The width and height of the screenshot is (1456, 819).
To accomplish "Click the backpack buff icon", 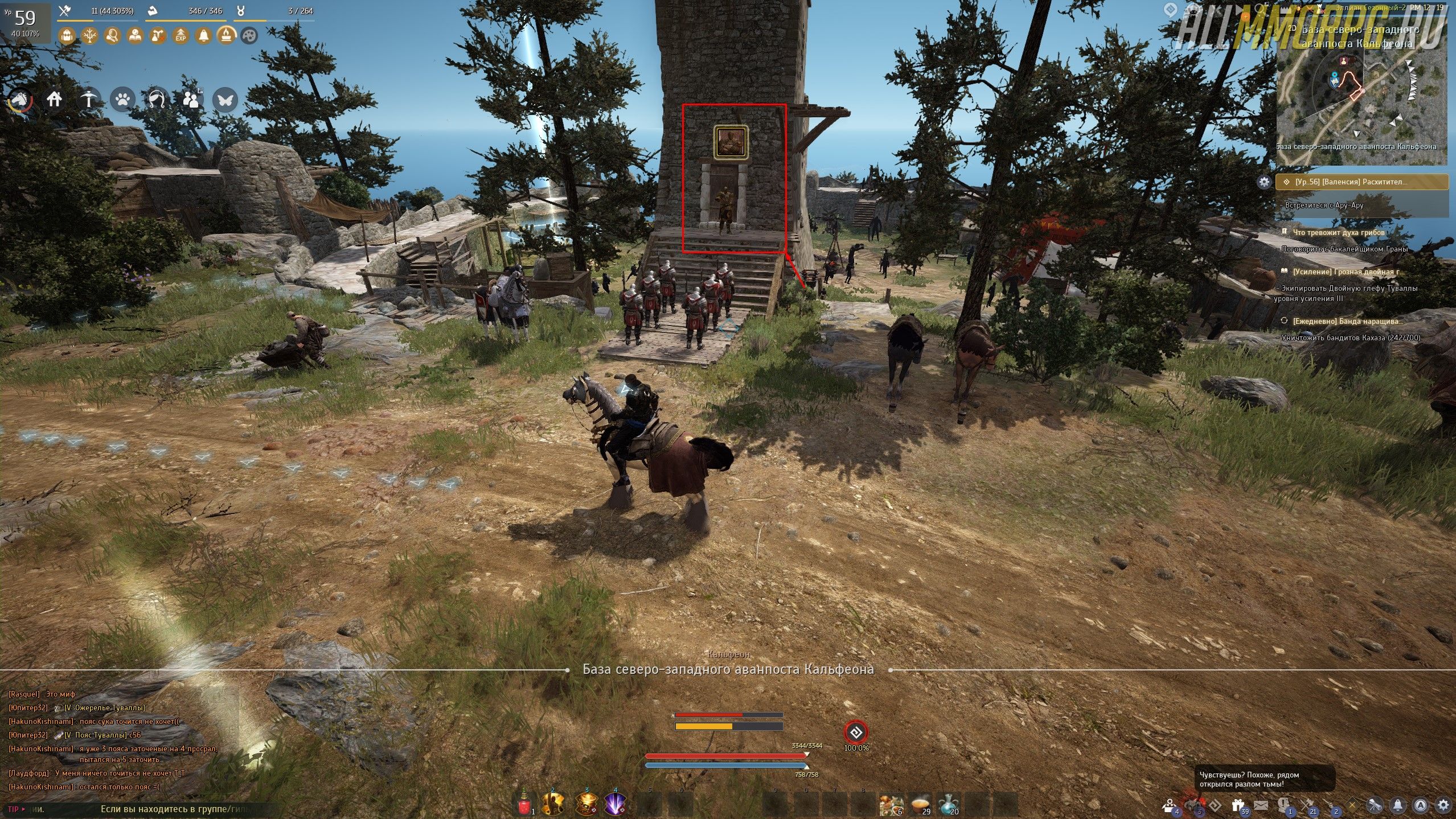I will [67, 36].
